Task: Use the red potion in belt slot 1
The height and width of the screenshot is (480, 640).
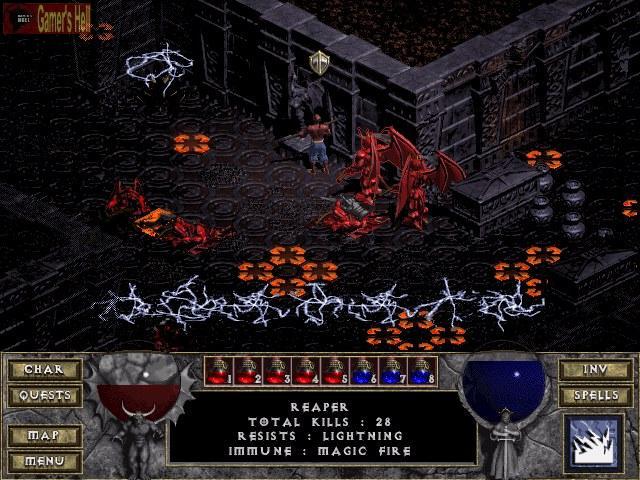Action: click(218, 372)
